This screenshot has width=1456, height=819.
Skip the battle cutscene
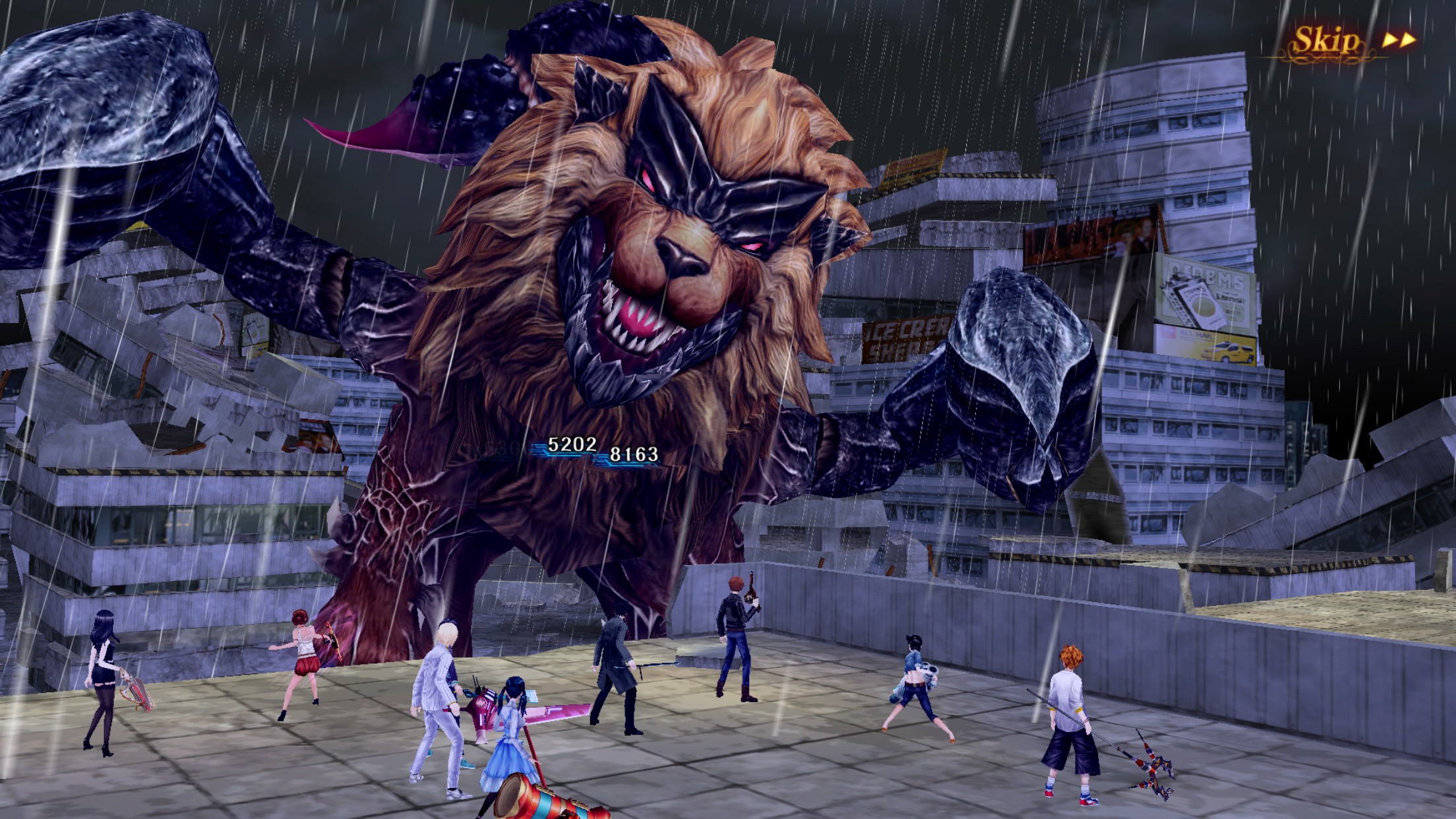[x=1350, y=41]
